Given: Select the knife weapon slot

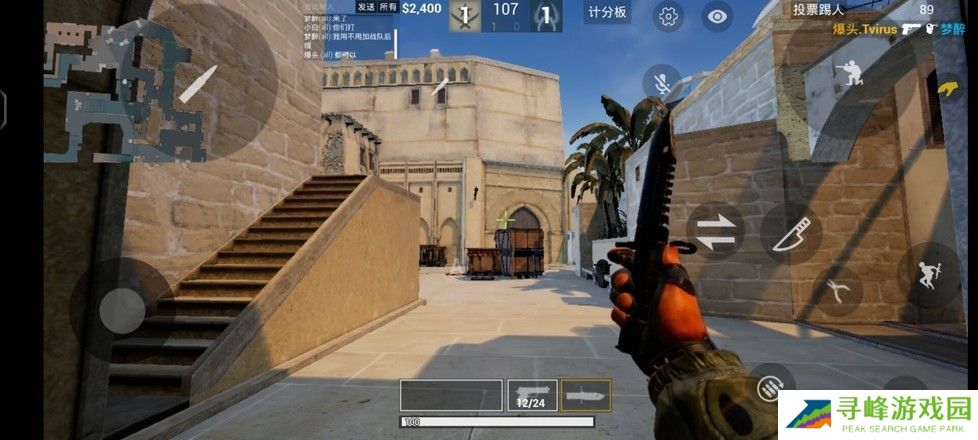Looking at the screenshot, I should [x=585, y=394].
